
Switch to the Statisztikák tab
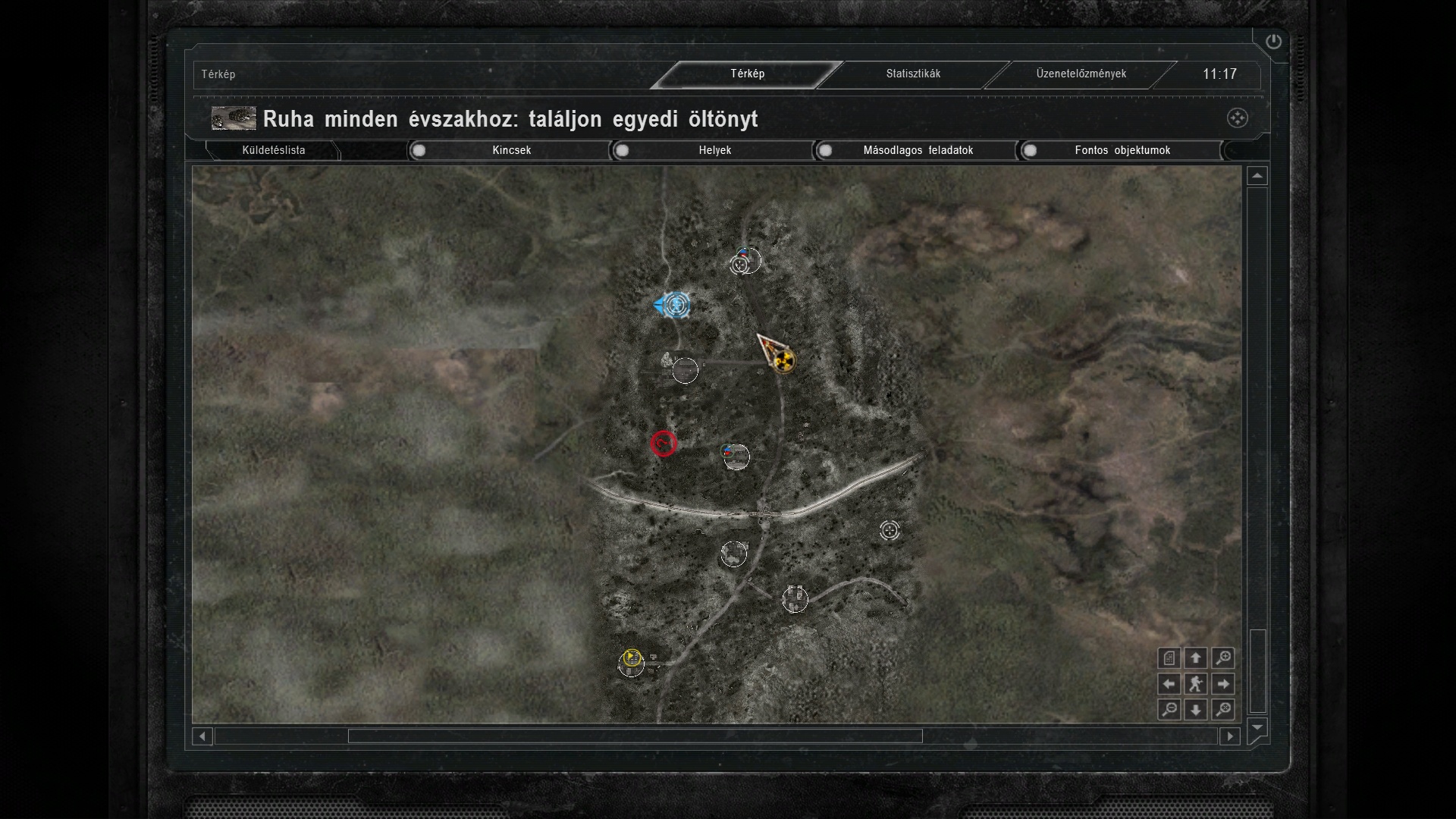(913, 74)
